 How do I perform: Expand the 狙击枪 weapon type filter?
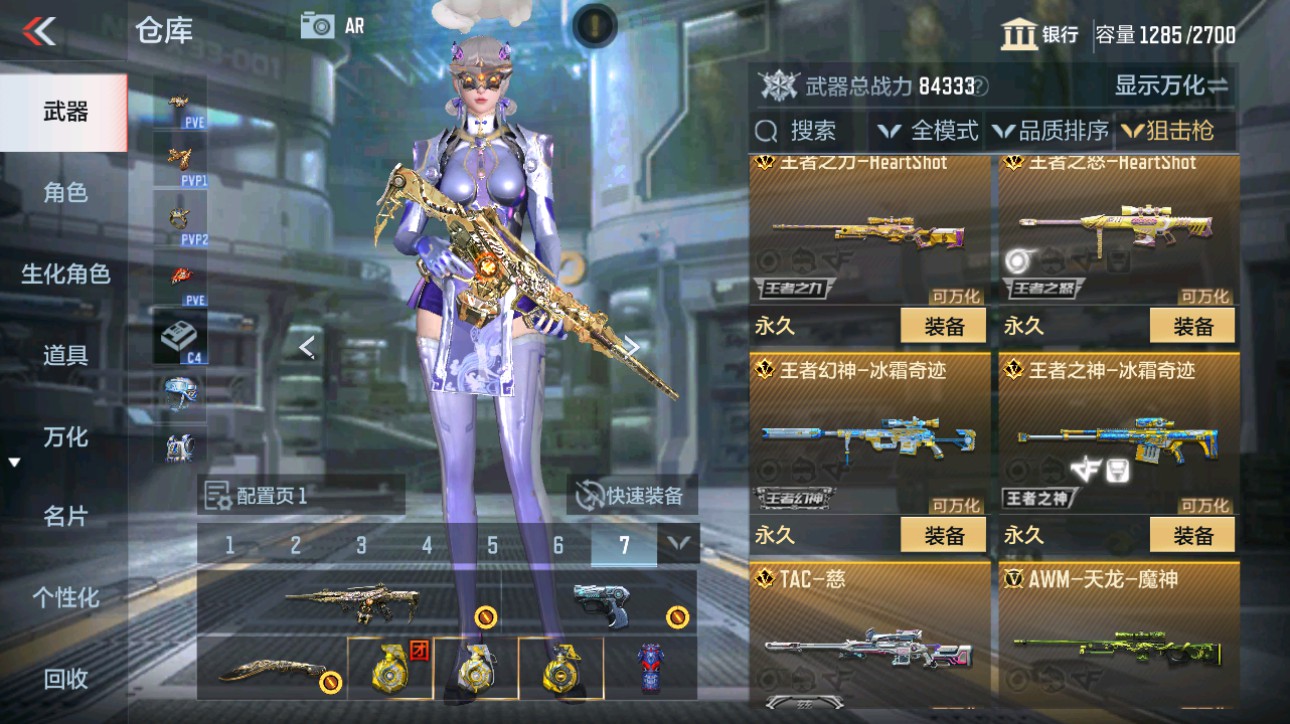pos(1168,130)
